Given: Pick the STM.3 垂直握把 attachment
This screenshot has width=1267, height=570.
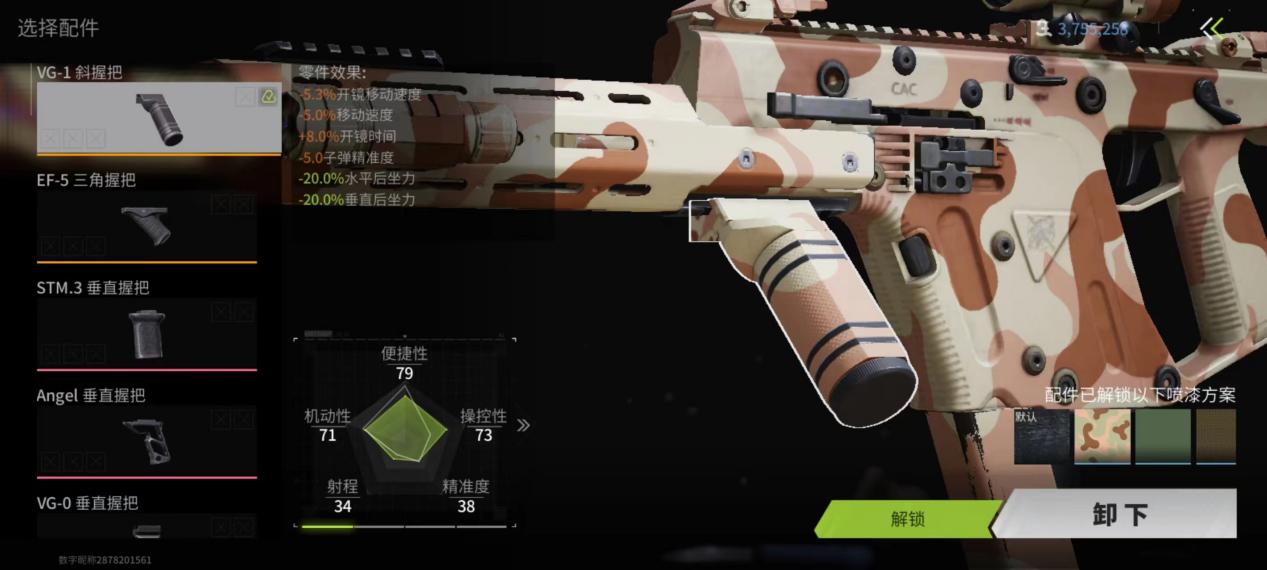Looking at the screenshot, I should tap(147, 333).
